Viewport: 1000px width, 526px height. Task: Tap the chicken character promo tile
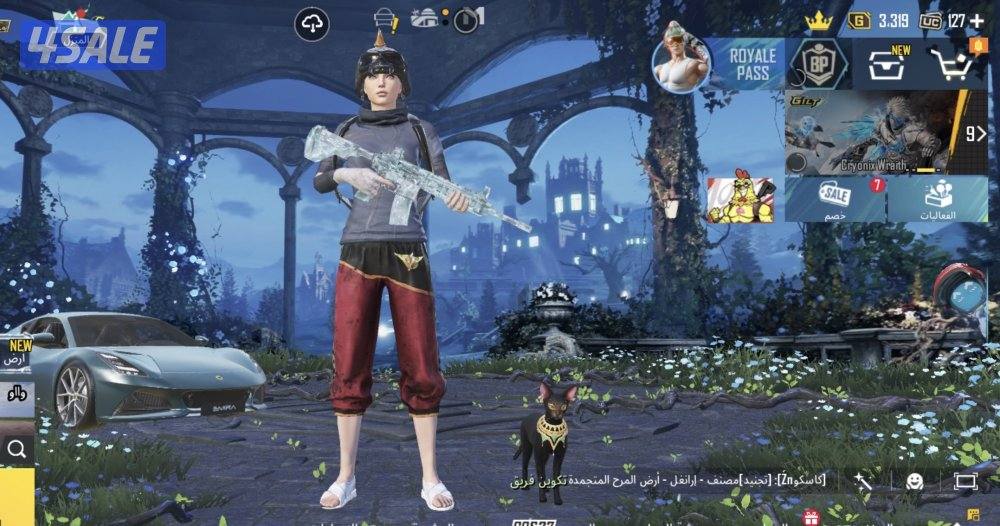coord(741,199)
